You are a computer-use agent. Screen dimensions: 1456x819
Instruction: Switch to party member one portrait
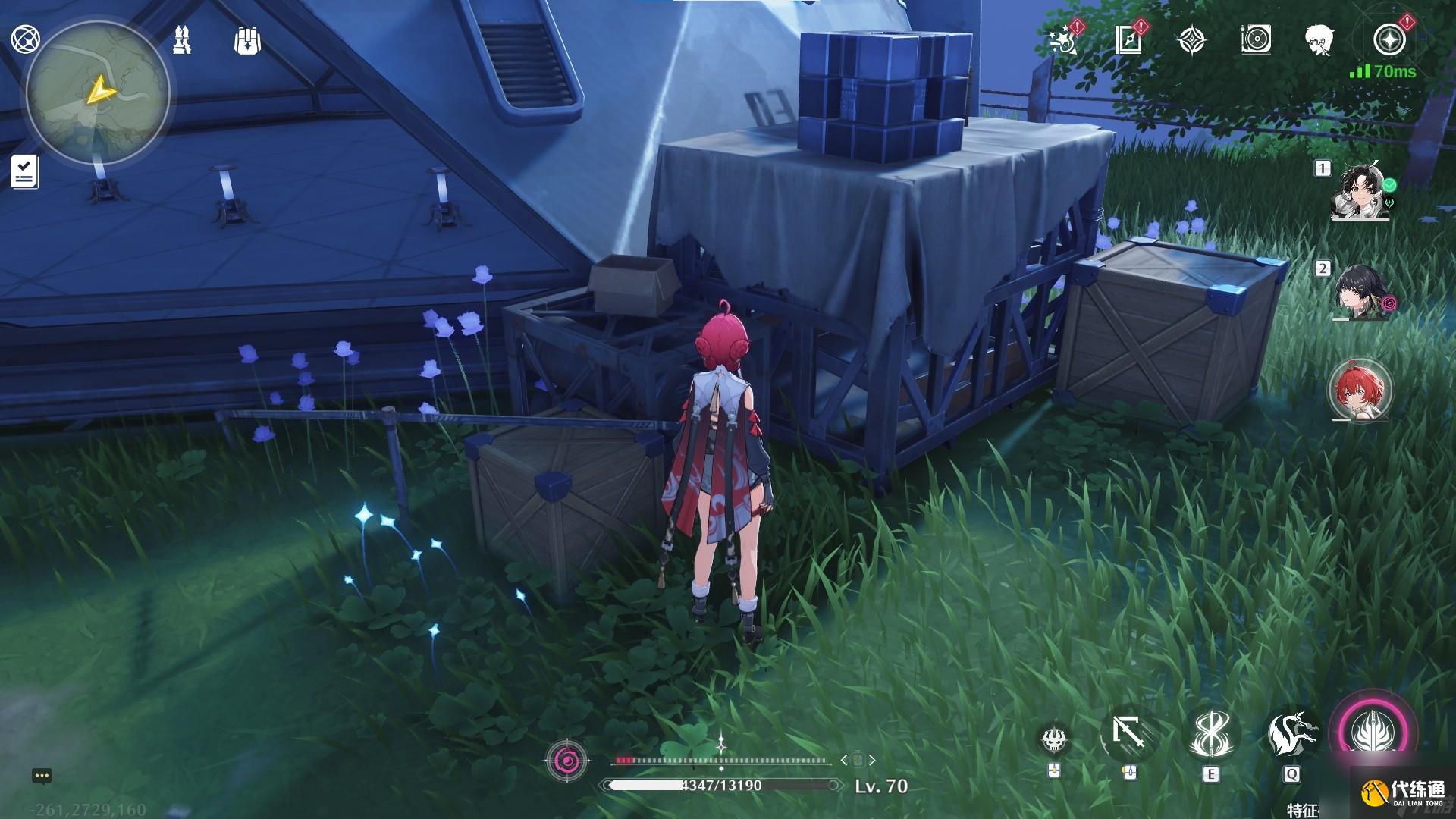1361,191
